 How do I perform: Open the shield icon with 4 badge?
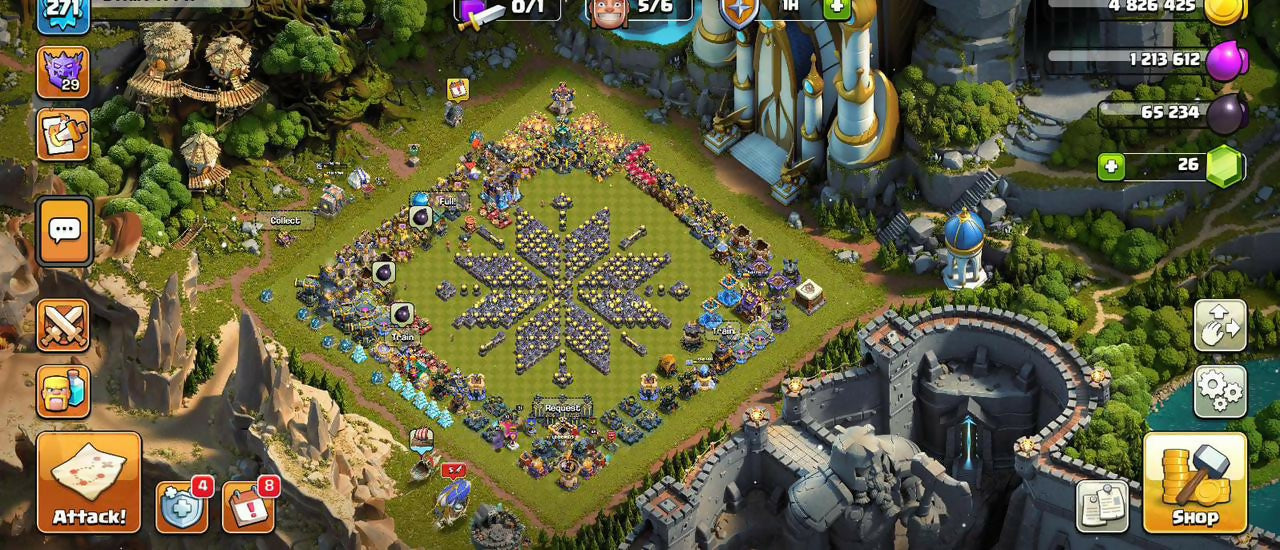(182, 507)
